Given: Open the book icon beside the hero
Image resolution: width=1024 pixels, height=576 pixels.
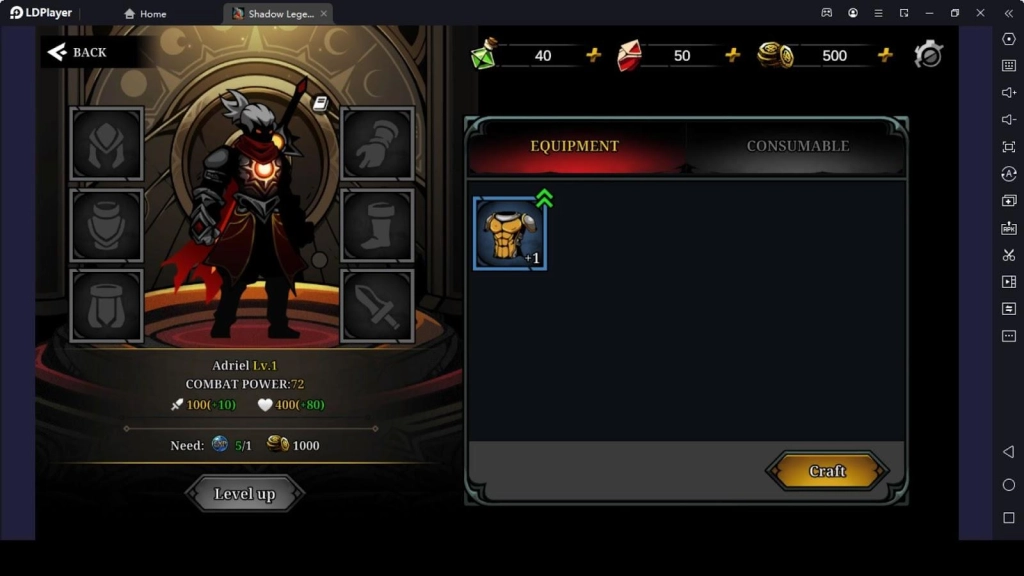Looking at the screenshot, I should (x=320, y=103).
